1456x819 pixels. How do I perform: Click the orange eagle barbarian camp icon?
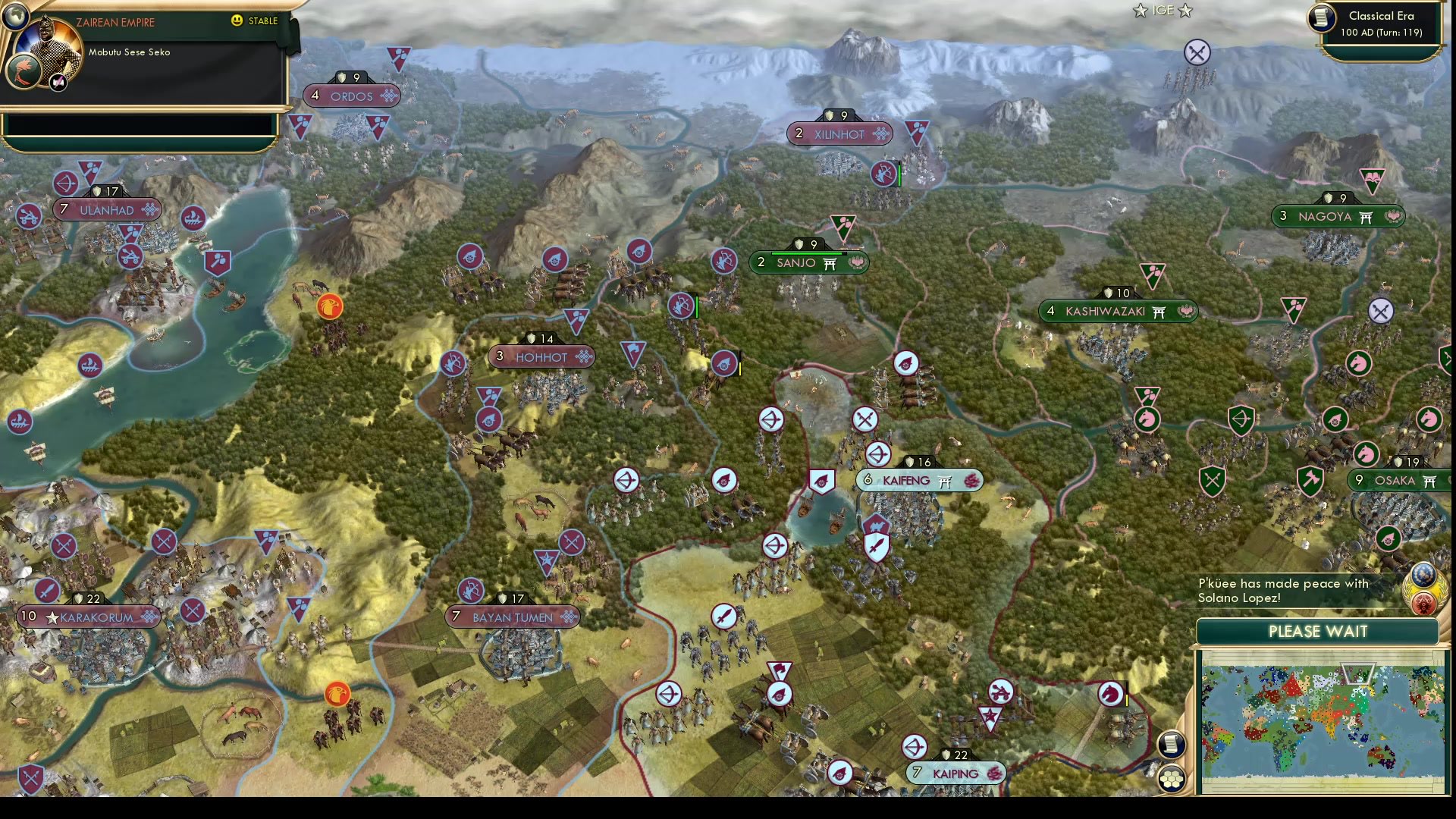click(329, 306)
